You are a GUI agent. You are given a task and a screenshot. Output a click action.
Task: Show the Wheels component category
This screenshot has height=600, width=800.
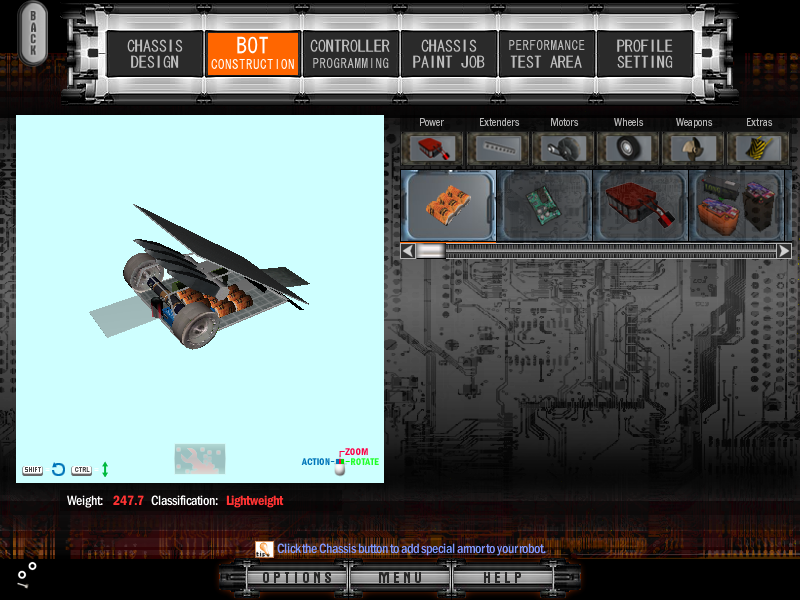629,148
